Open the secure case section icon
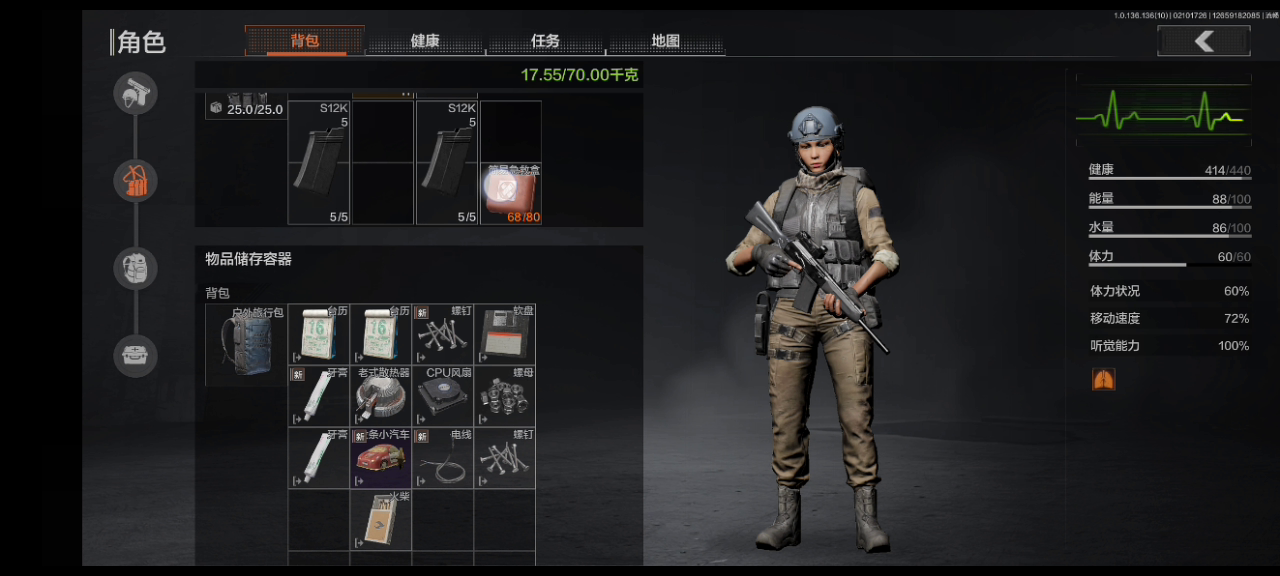This screenshot has height=576, width=1280. pos(135,354)
